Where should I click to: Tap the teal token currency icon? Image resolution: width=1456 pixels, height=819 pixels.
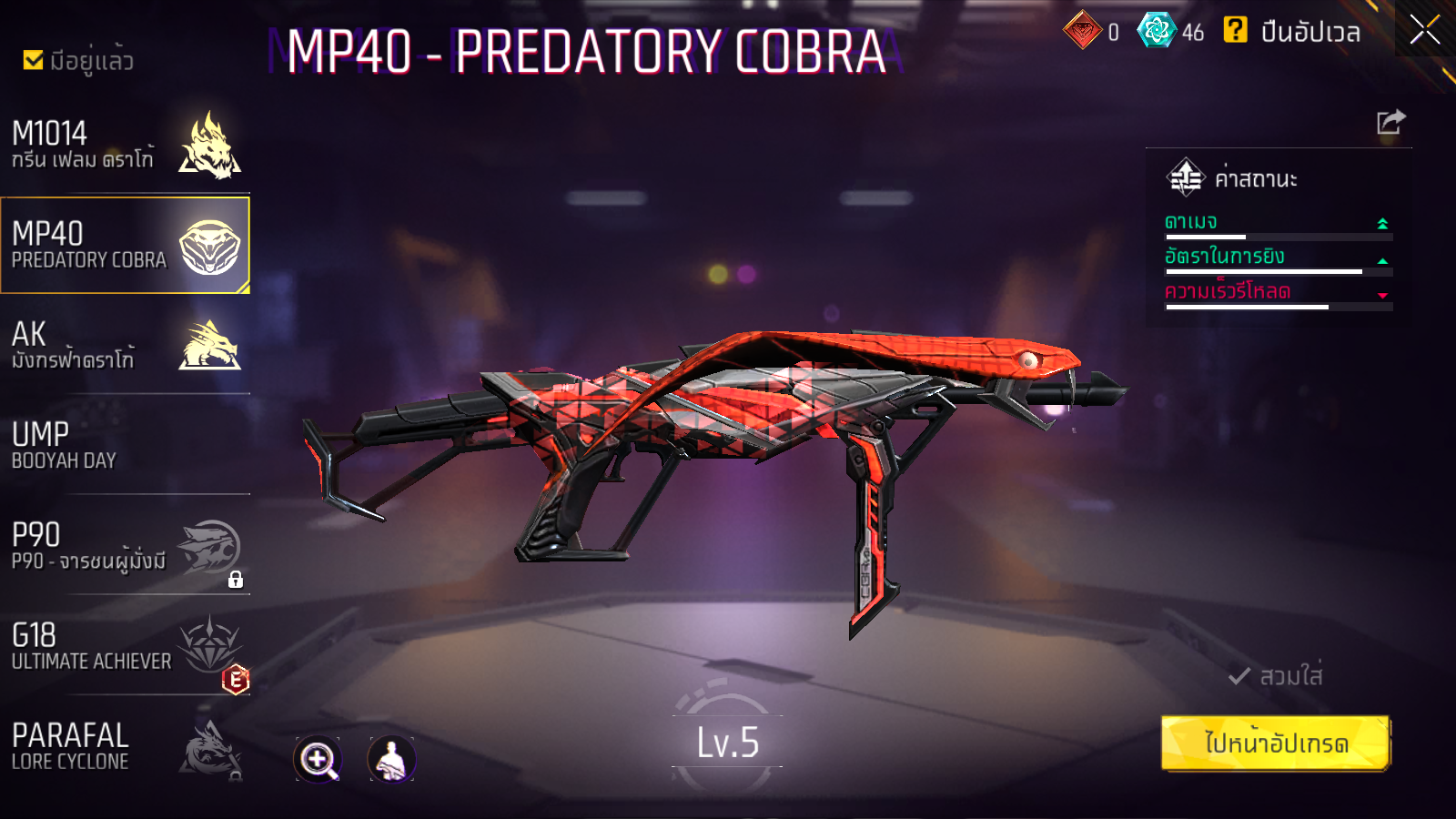[x=1157, y=30]
